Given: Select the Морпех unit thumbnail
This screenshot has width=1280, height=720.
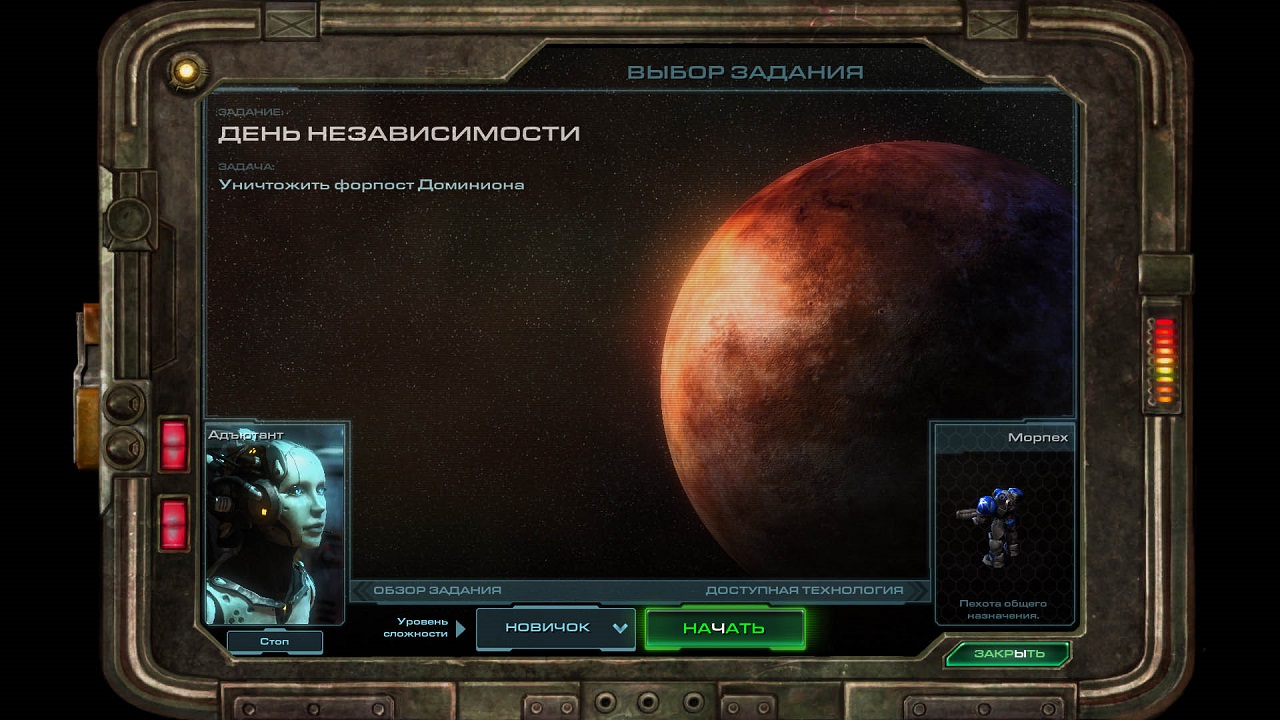Looking at the screenshot, I should [x=1002, y=525].
